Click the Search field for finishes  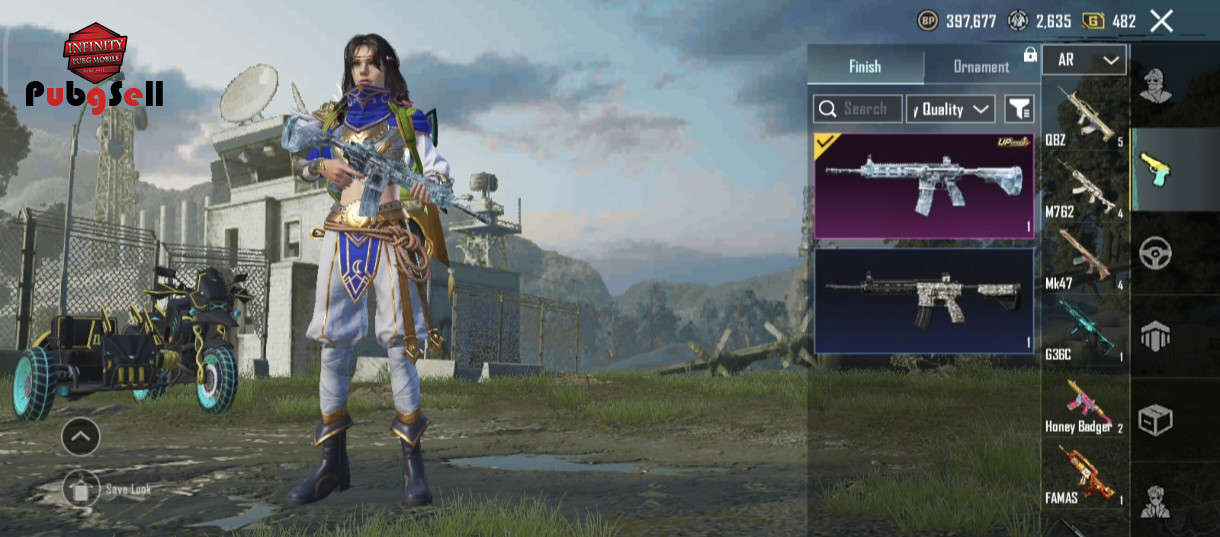click(x=858, y=109)
